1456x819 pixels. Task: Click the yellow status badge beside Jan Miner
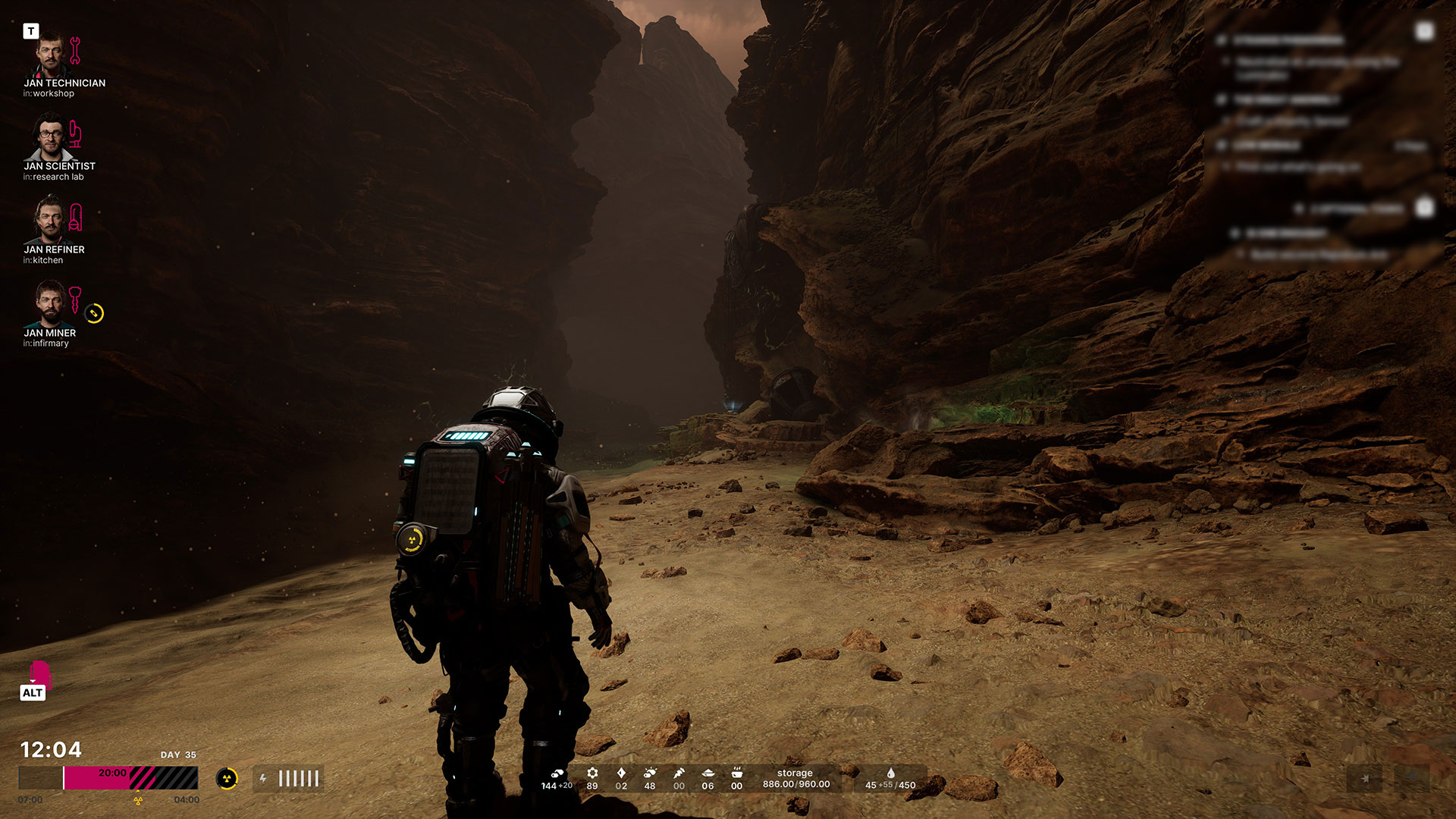click(94, 313)
